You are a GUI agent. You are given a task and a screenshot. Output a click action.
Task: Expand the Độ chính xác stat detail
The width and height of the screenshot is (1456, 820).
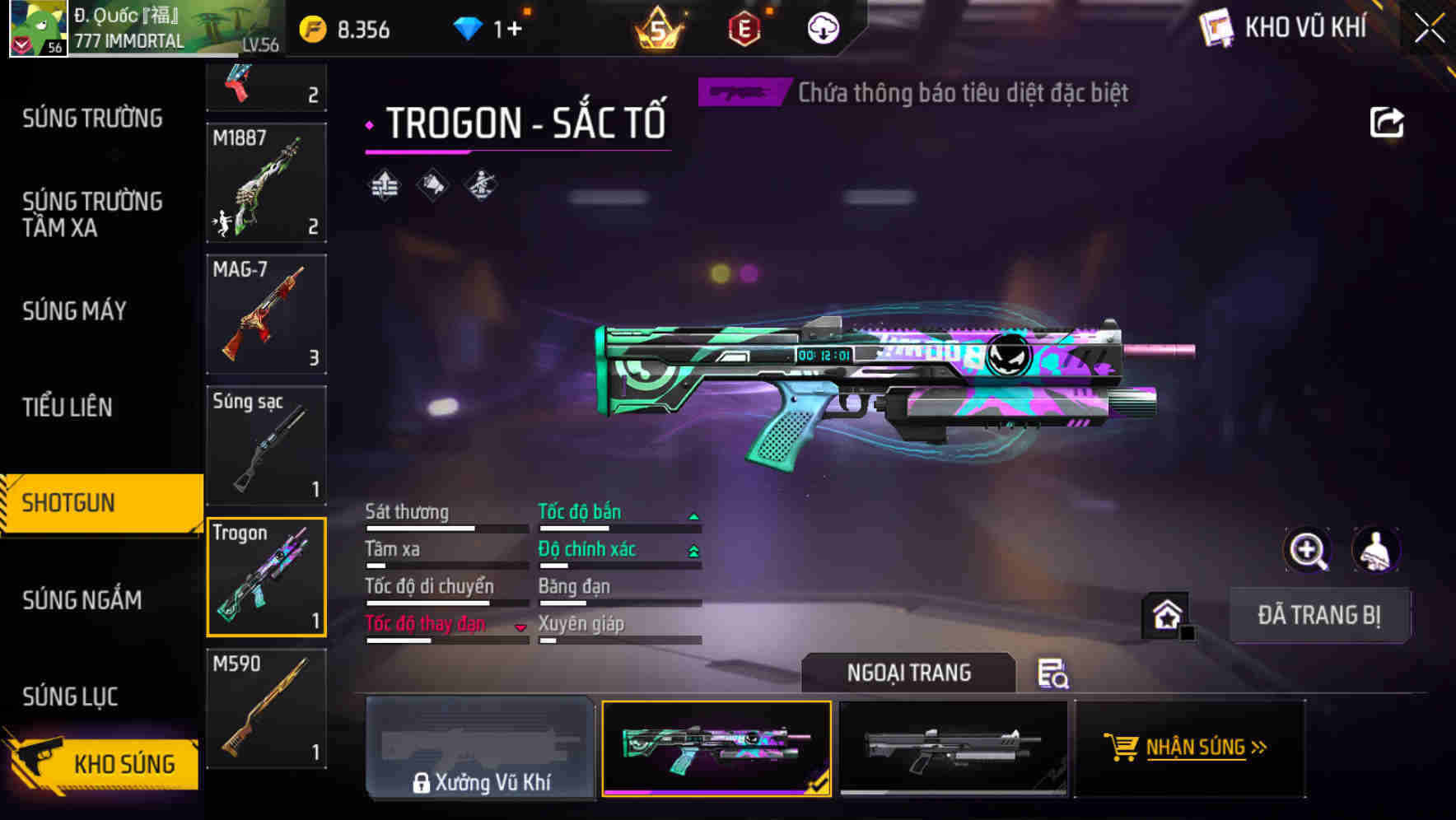(x=694, y=548)
